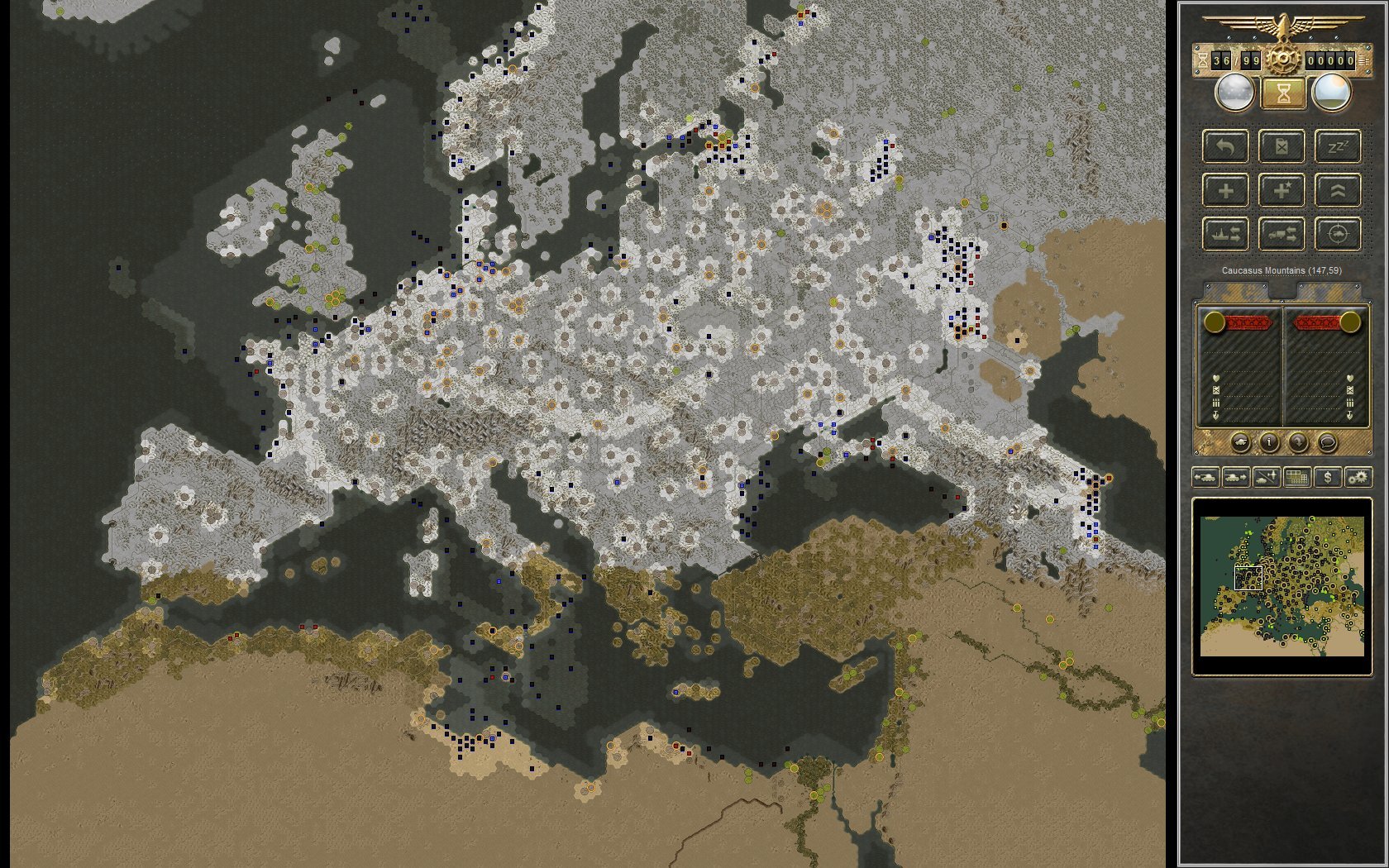Open game options via the gears icon
This screenshot has height=868, width=1389.
click(1358, 478)
